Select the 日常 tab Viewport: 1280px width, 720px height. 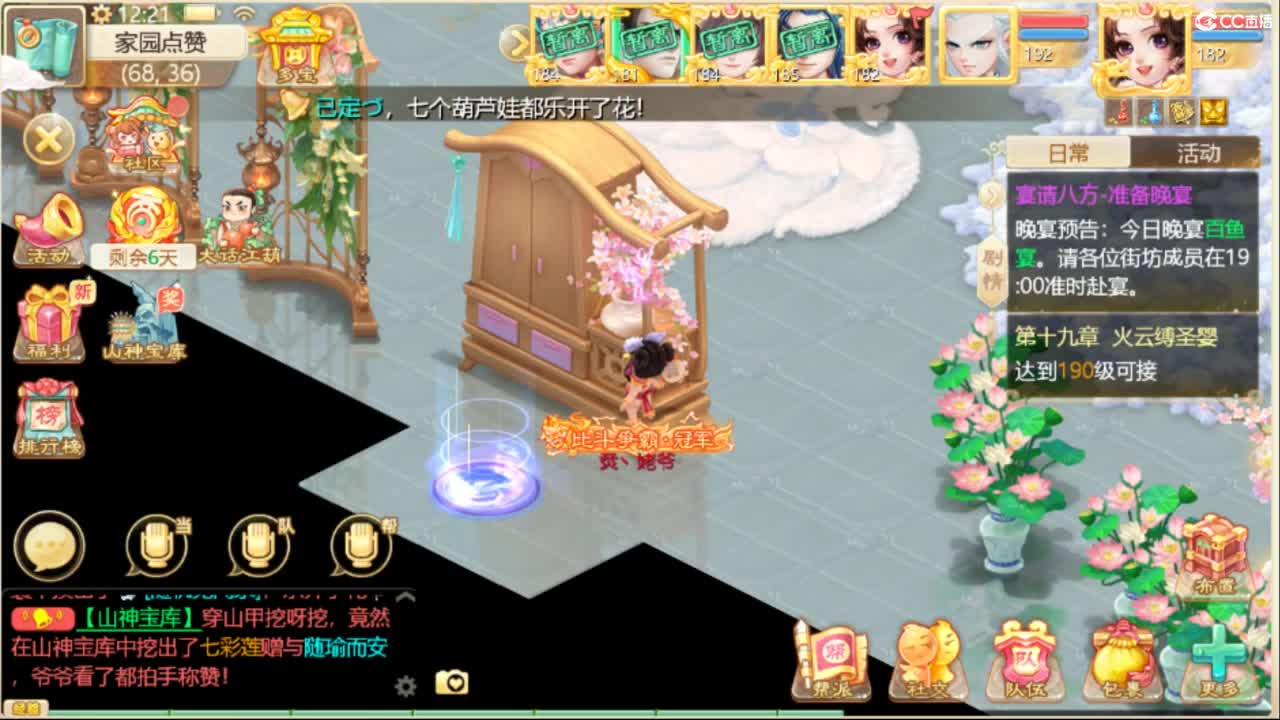coord(1067,150)
